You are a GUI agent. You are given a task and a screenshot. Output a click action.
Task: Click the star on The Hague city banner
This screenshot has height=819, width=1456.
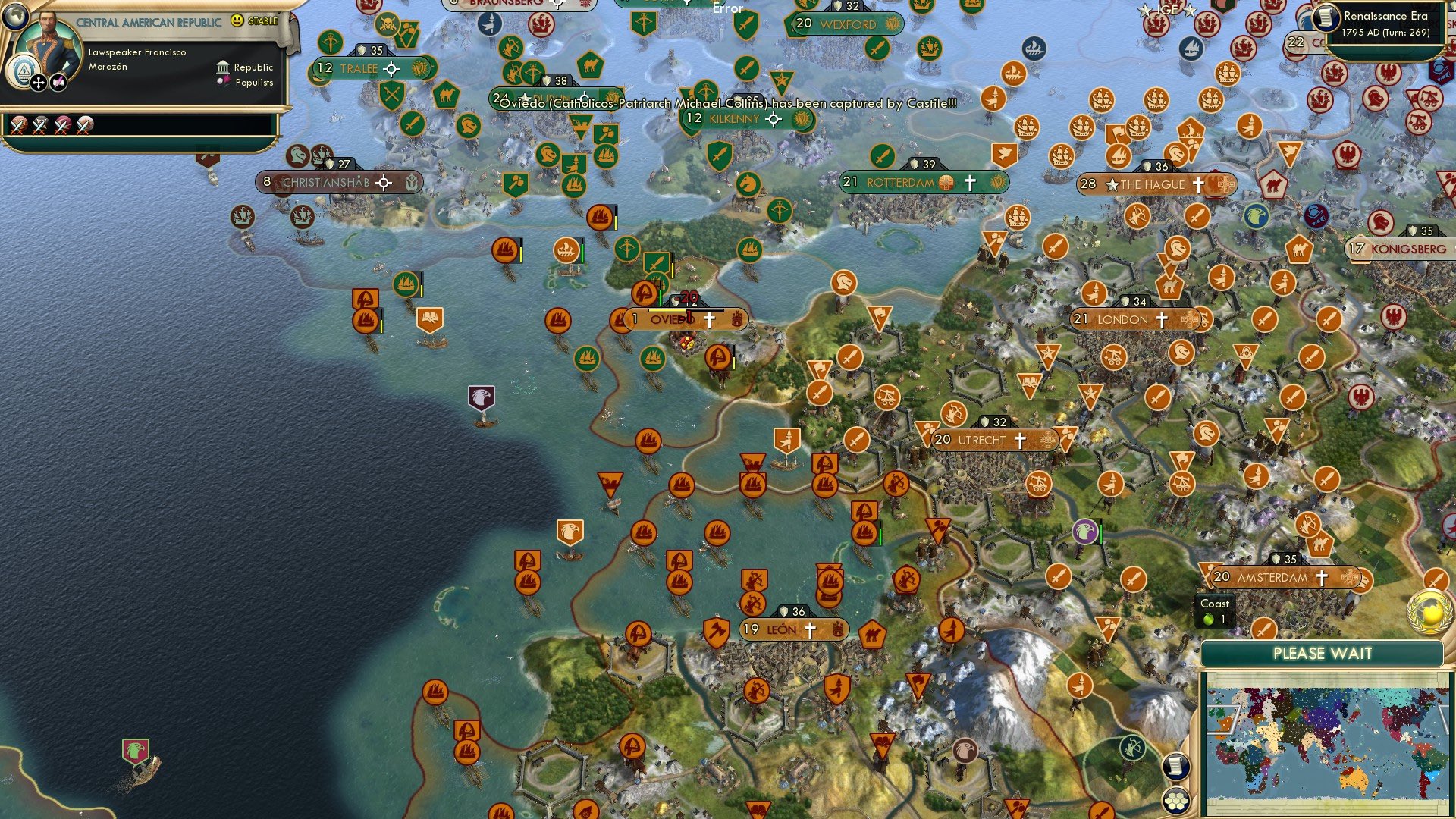click(1112, 184)
